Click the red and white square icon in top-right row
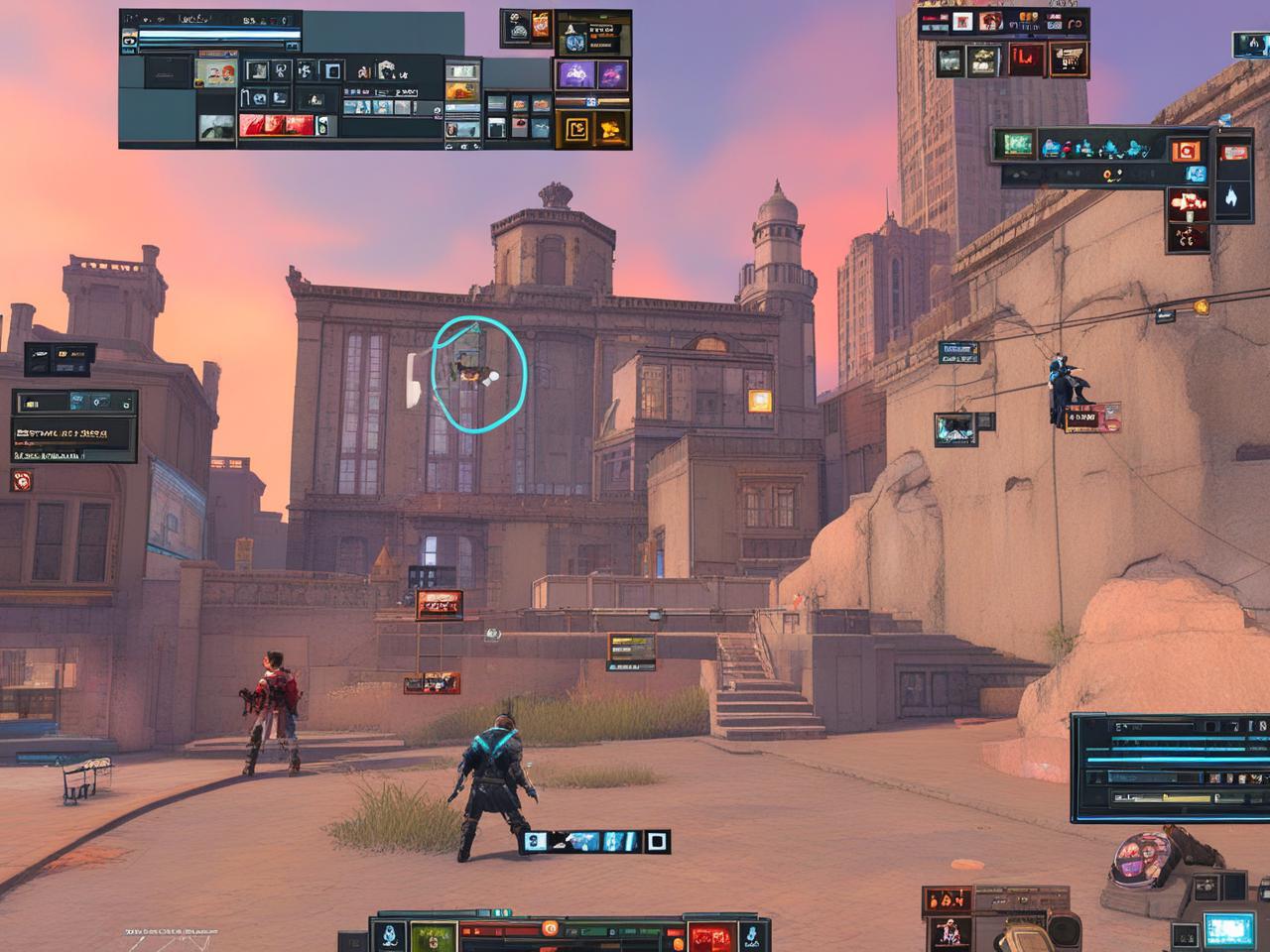 click(x=960, y=22)
